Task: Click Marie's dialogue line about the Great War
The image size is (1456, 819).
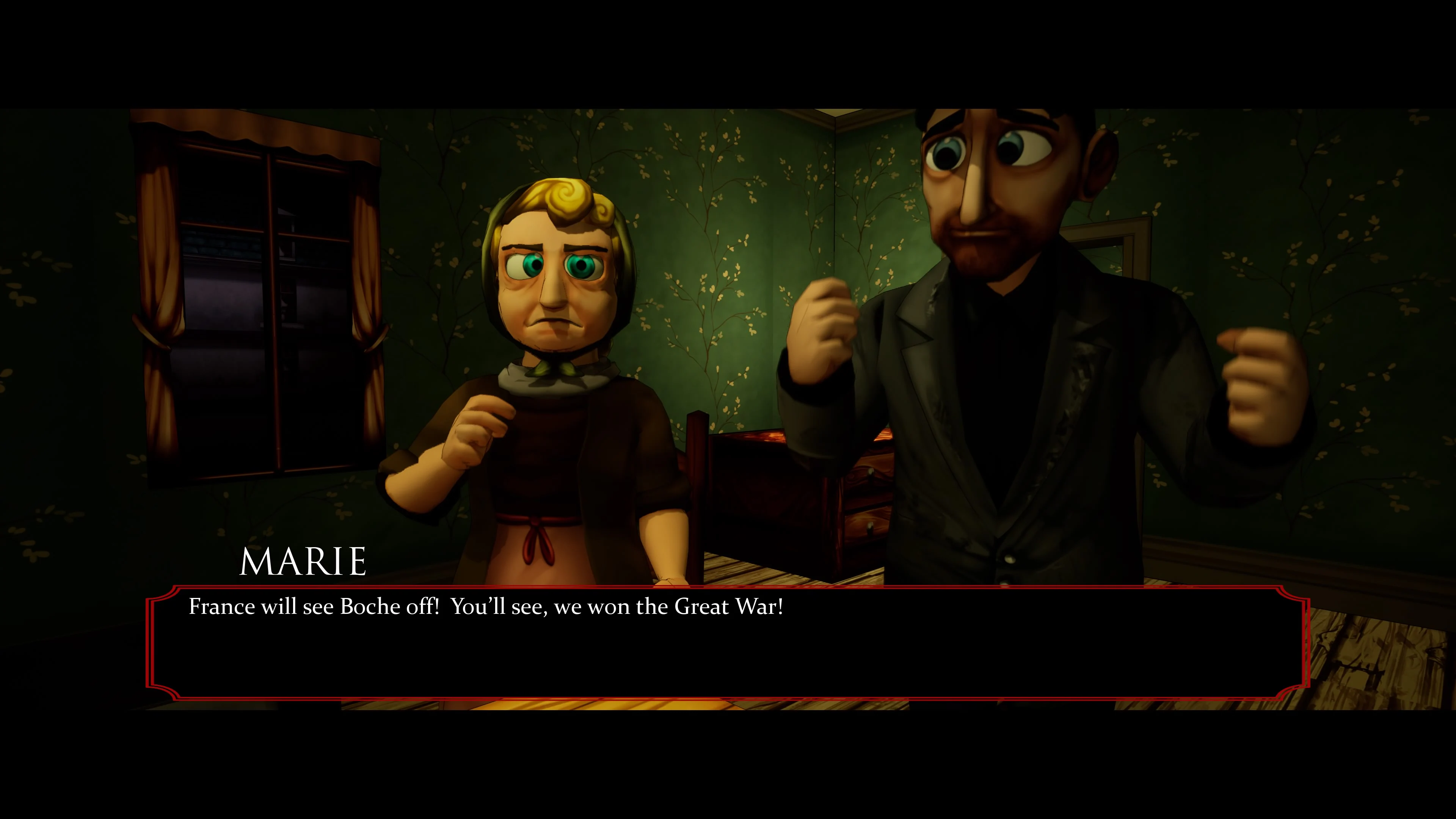Action: click(486, 607)
